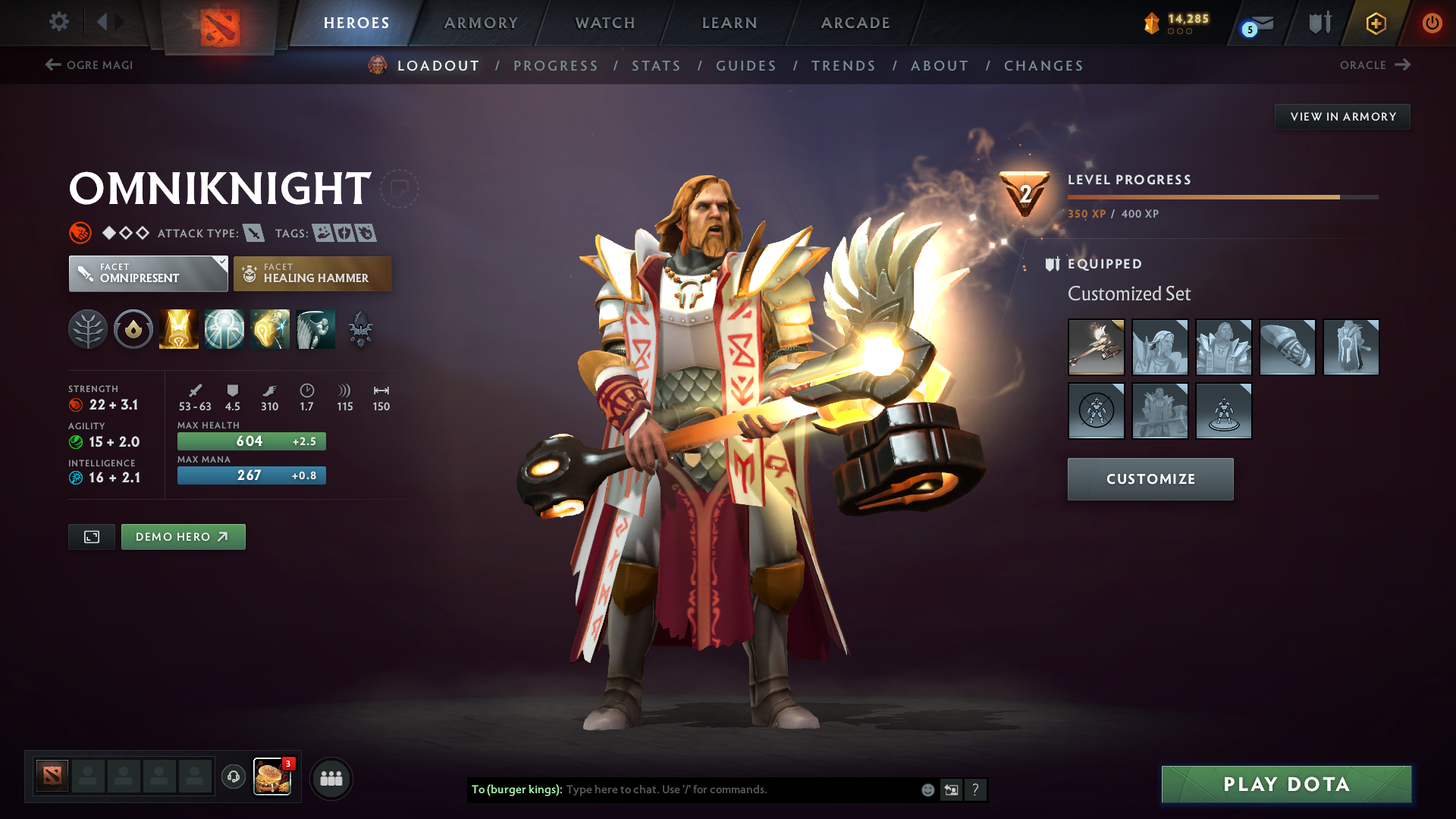This screenshot has height=819, width=1456.
Task: Select the Purification ability icon
Action: point(178,329)
